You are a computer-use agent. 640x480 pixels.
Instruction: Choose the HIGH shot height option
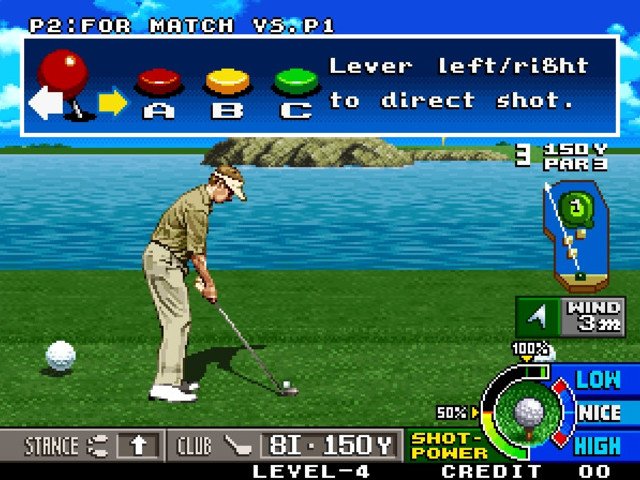tap(598, 445)
